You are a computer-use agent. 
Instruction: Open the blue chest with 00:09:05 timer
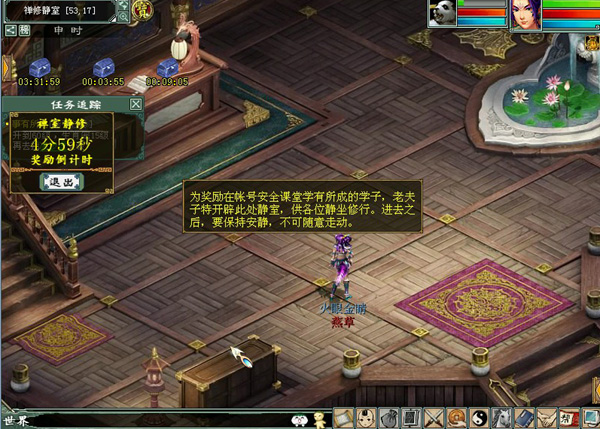pos(166,67)
